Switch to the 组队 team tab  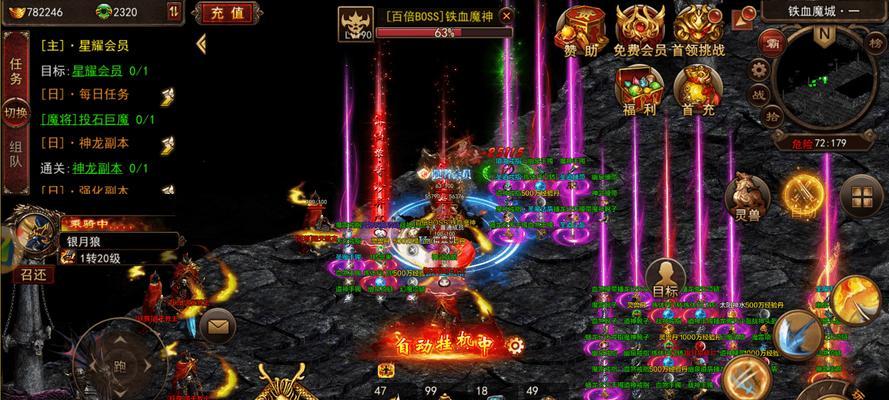[x=16, y=156]
